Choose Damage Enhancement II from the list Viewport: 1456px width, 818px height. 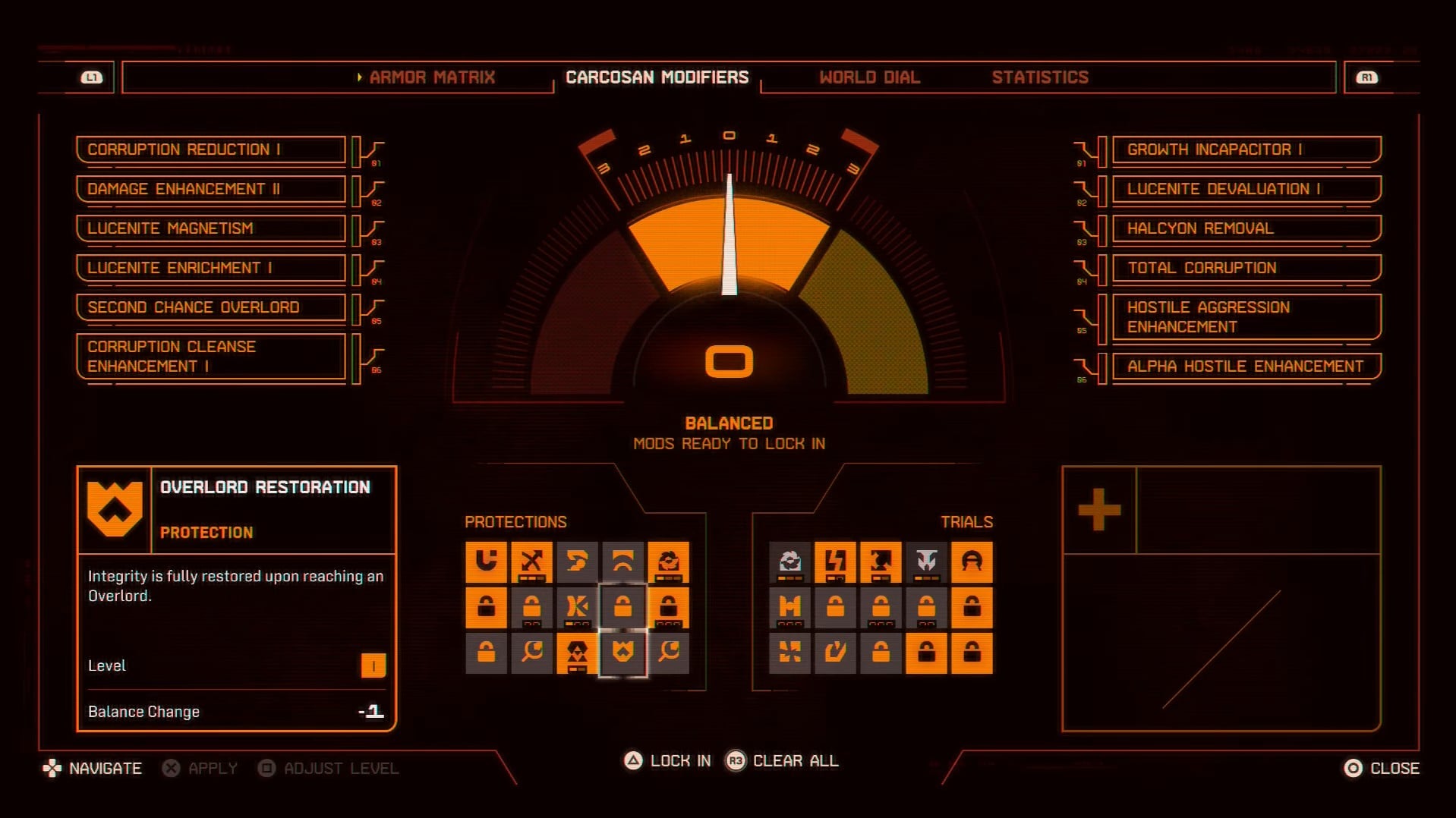210,189
